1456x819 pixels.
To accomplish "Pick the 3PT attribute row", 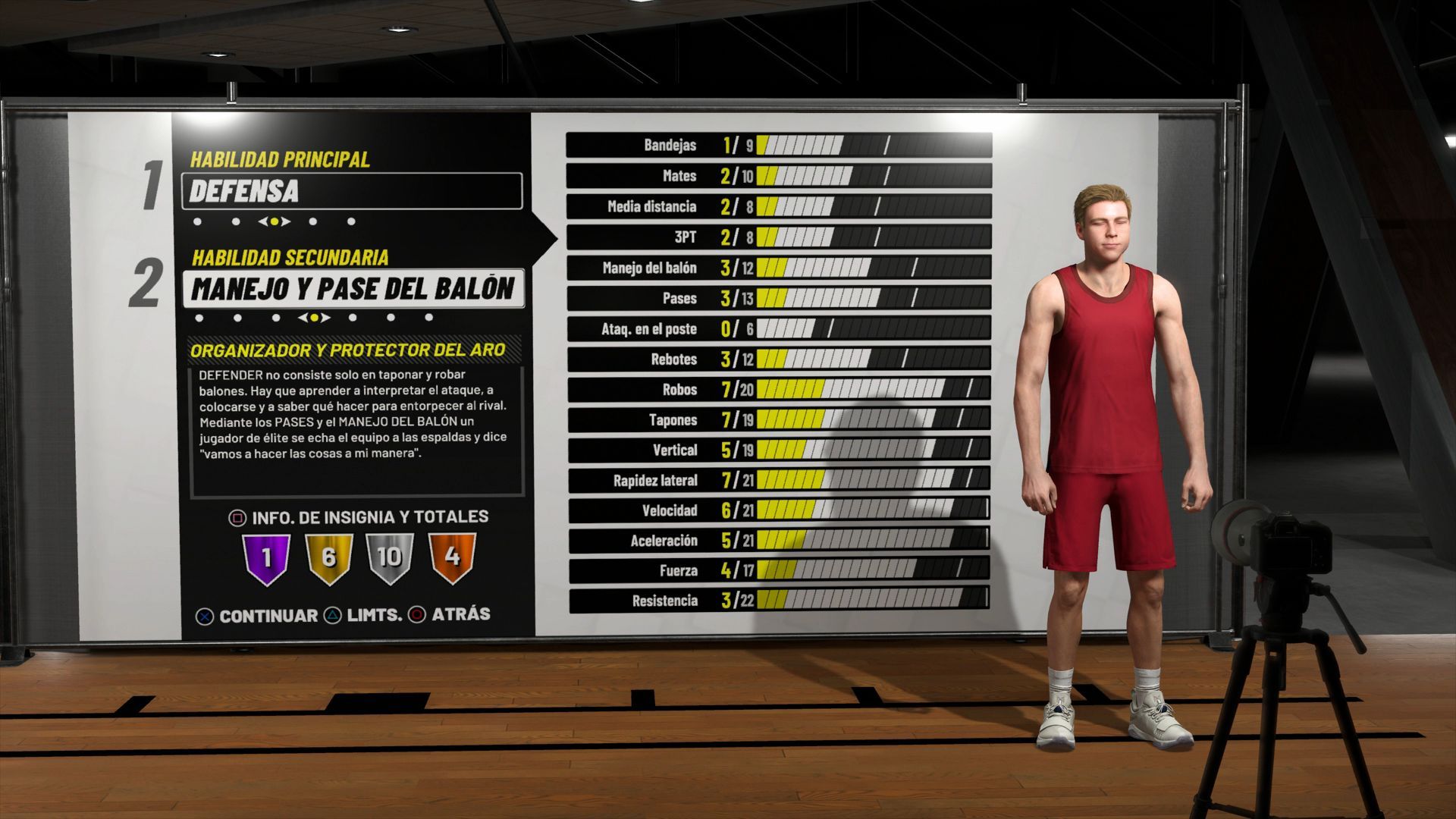I will tap(779, 237).
